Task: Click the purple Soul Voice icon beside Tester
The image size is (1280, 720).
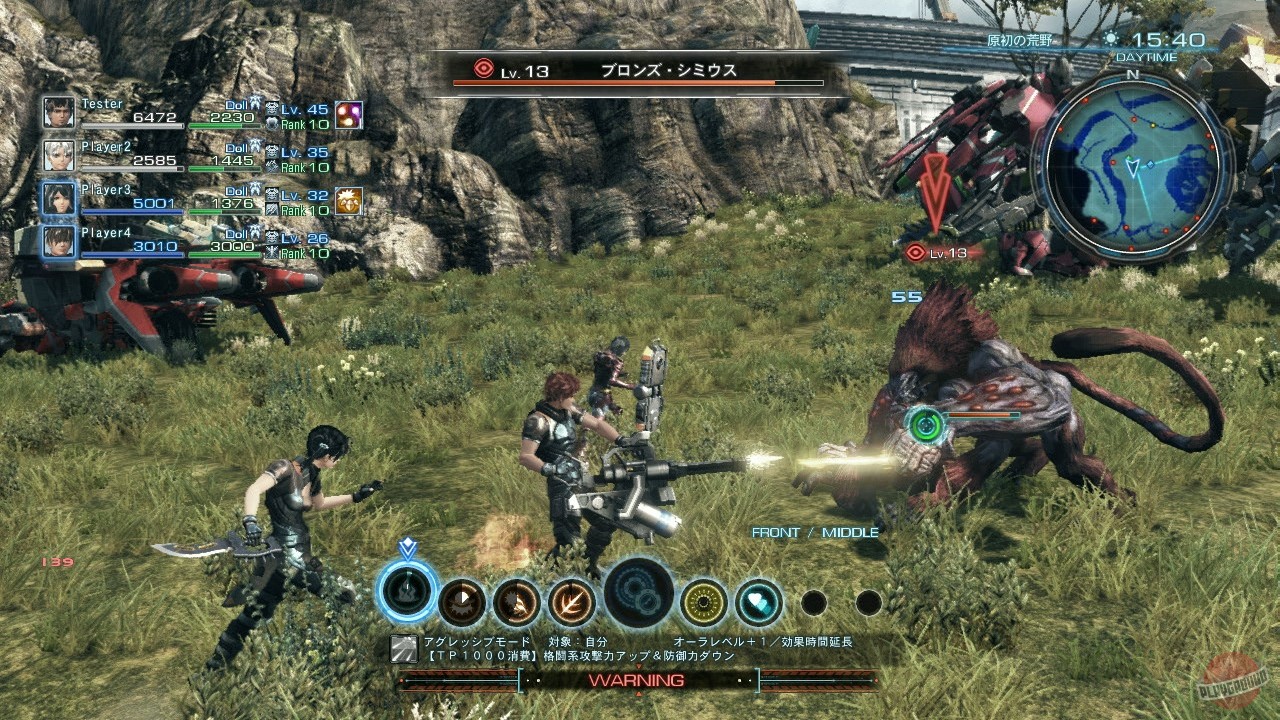Action: (348, 114)
